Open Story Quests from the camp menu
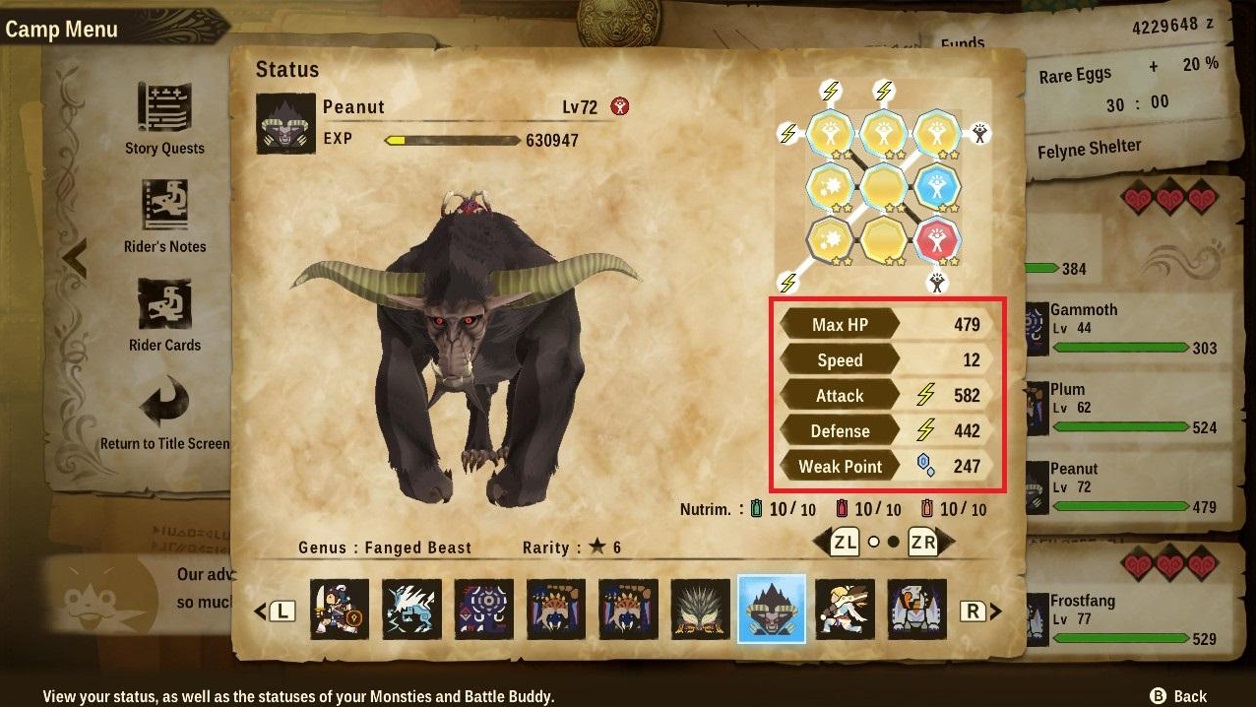Image resolution: width=1256 pixels, height=707 pixels. click(164, 119)
